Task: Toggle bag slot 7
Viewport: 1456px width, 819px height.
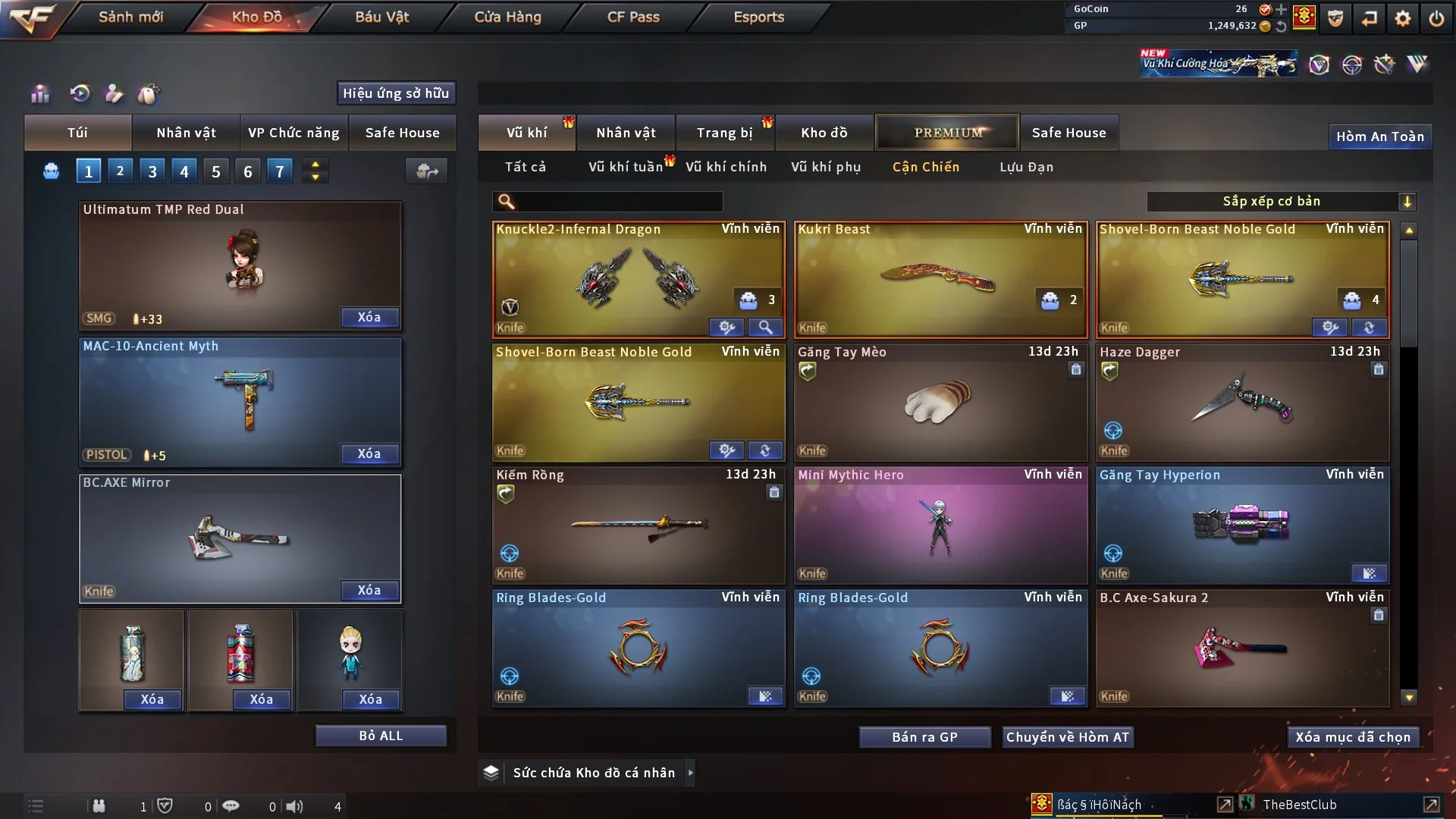Action: (279, 171)
